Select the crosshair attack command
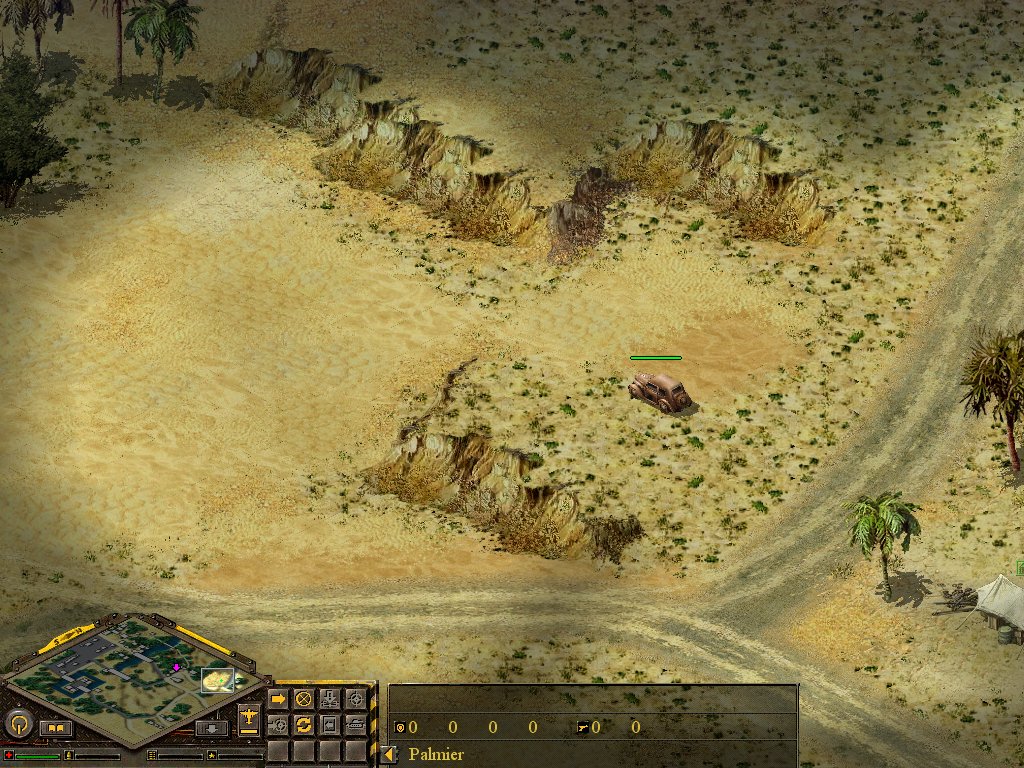The image size is (1024, 768). [x=355, y=700]
